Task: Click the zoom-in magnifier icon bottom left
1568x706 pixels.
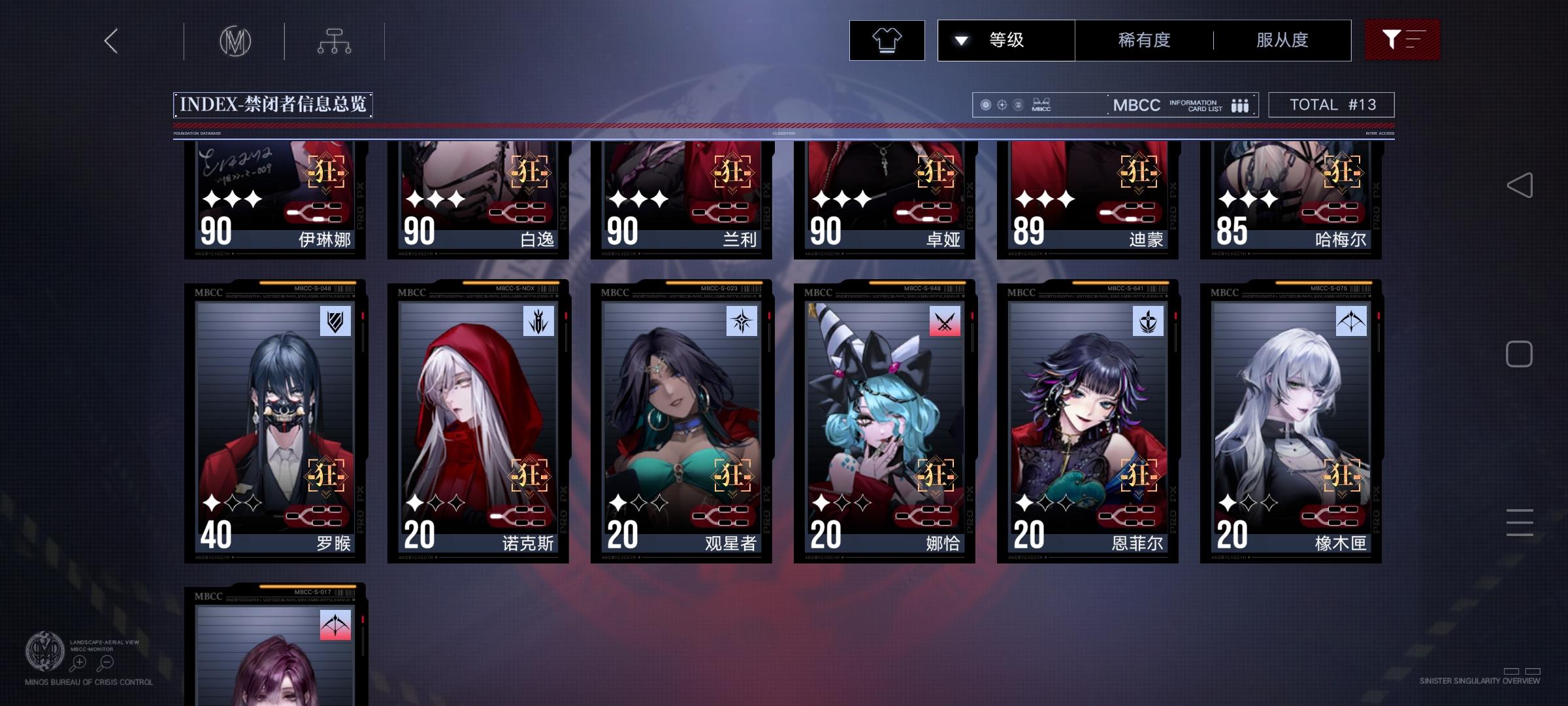Action: [x=78, y=662]
